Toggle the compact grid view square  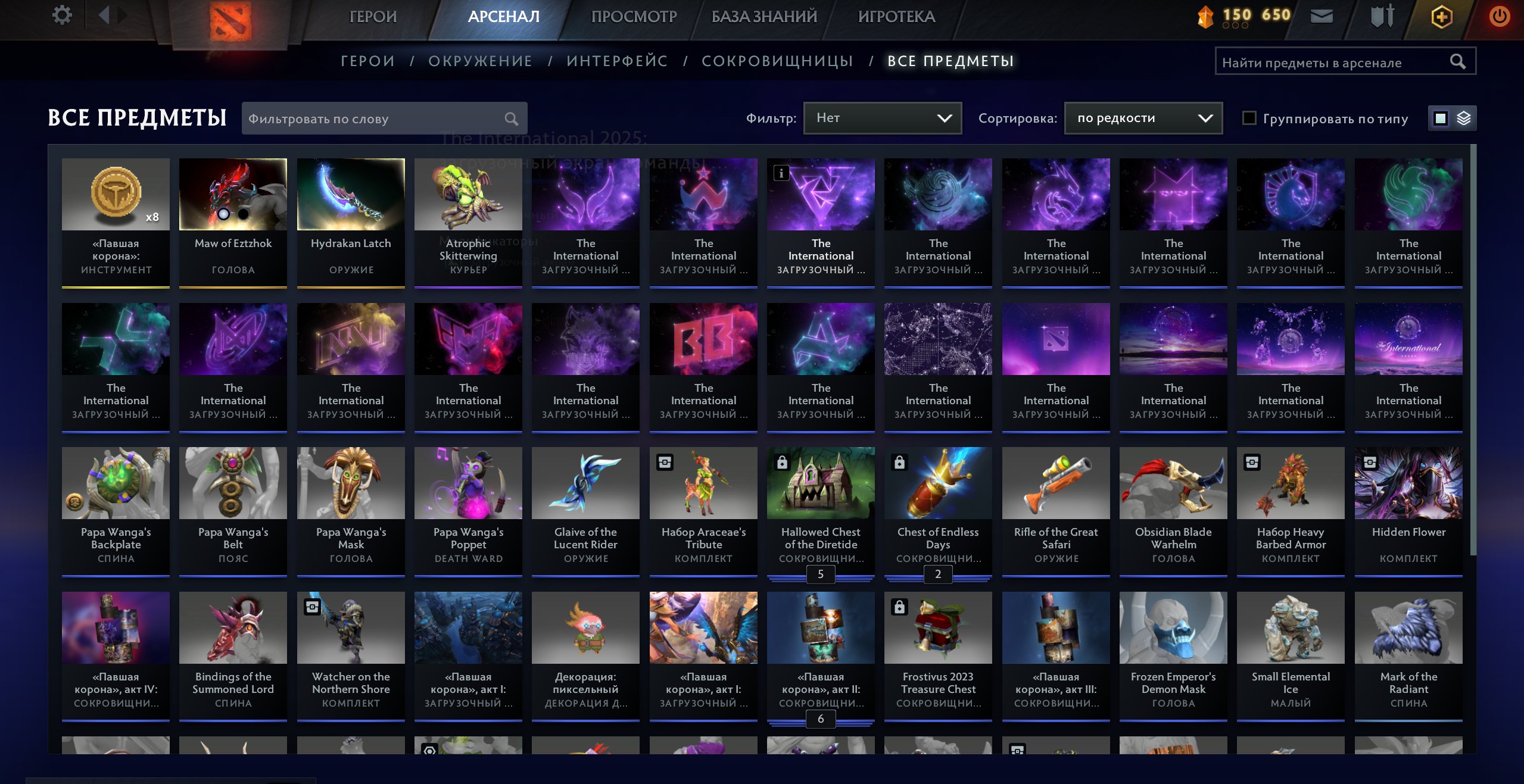1439,118
